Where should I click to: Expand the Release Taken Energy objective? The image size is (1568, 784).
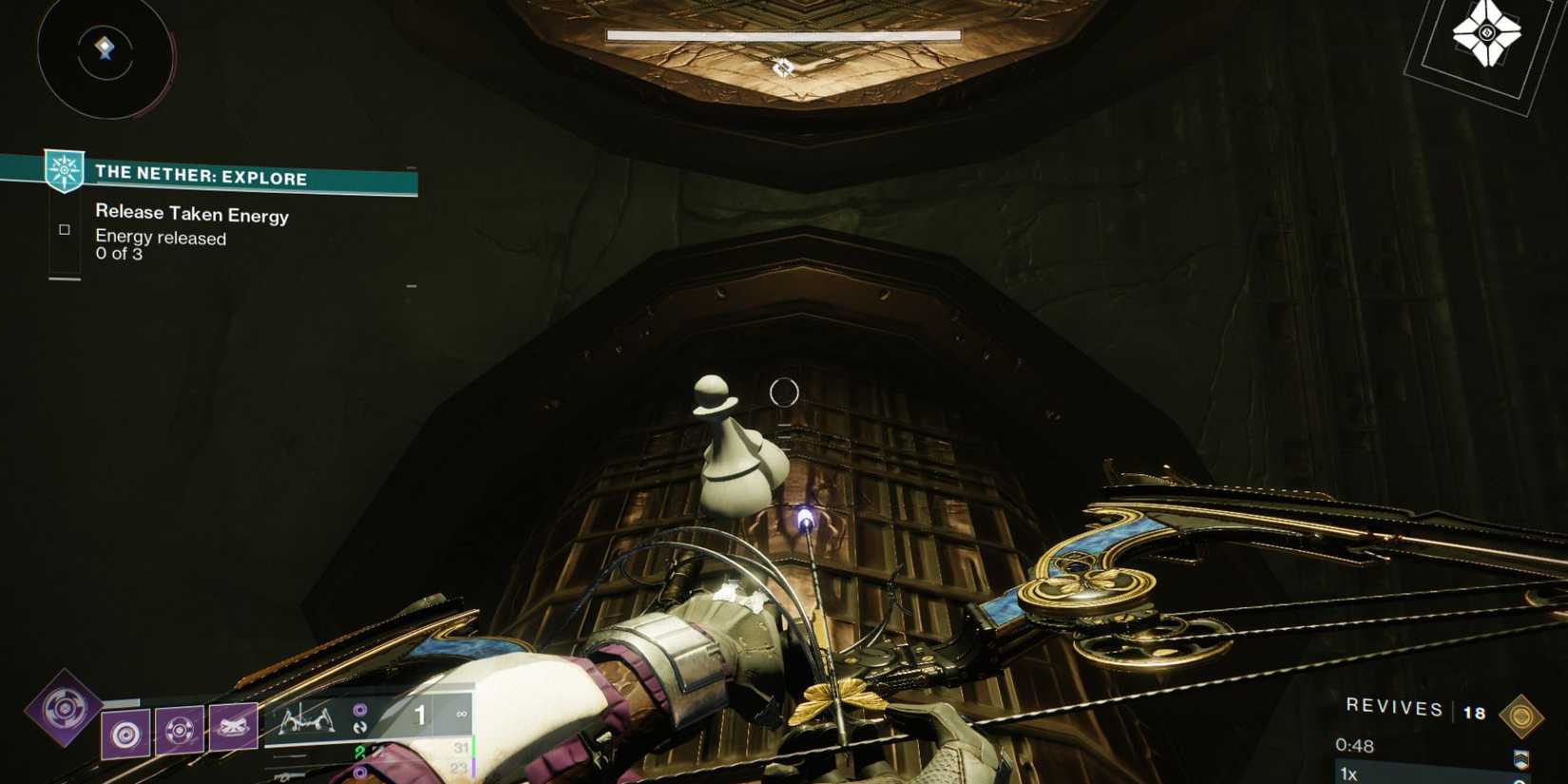click(190, 216)
